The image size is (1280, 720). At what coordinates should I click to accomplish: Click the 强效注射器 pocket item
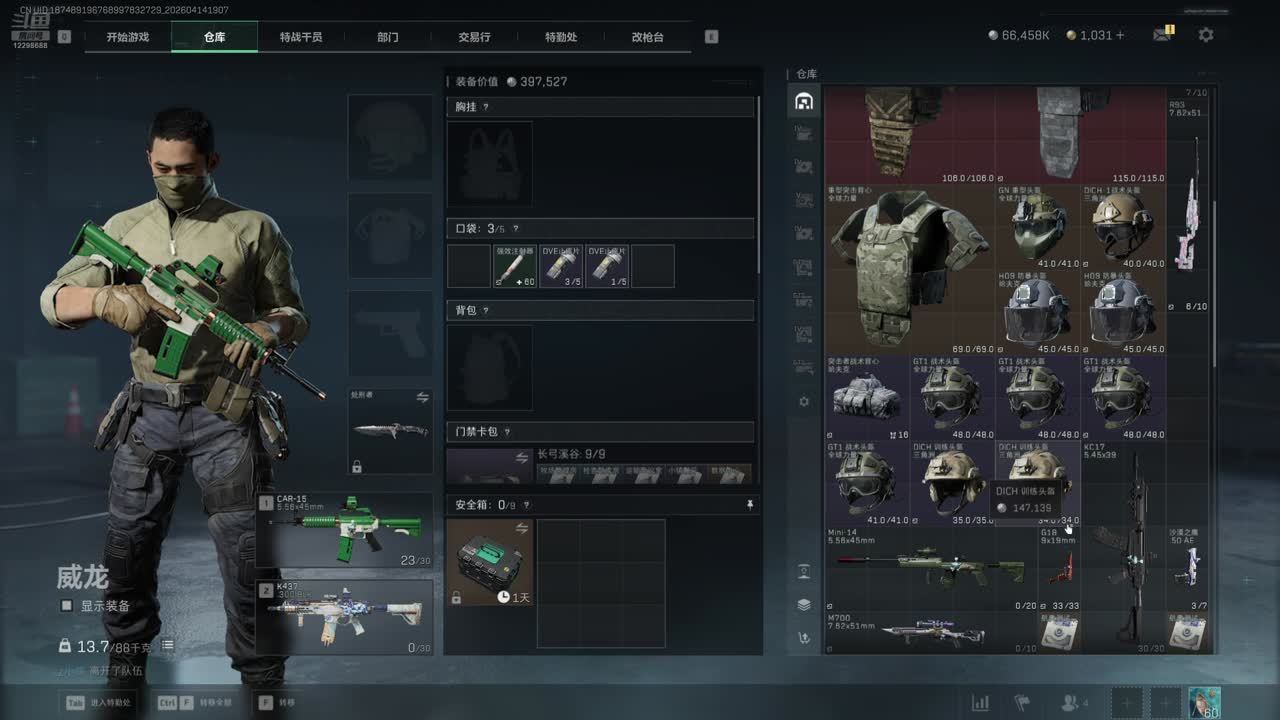click(515, 266)
